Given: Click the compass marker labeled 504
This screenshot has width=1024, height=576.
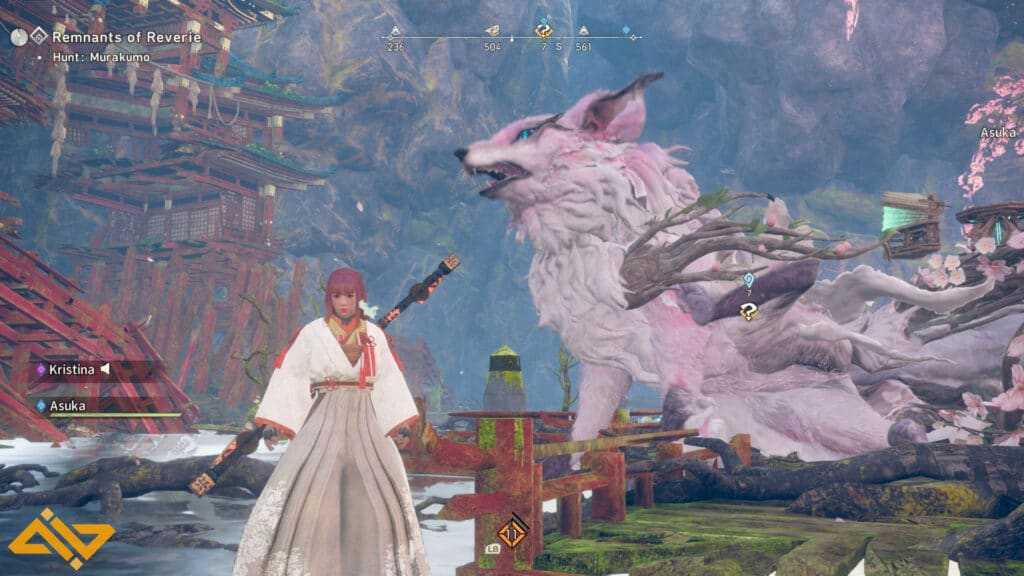Looking at the screenshot, I should coord(492,32).
